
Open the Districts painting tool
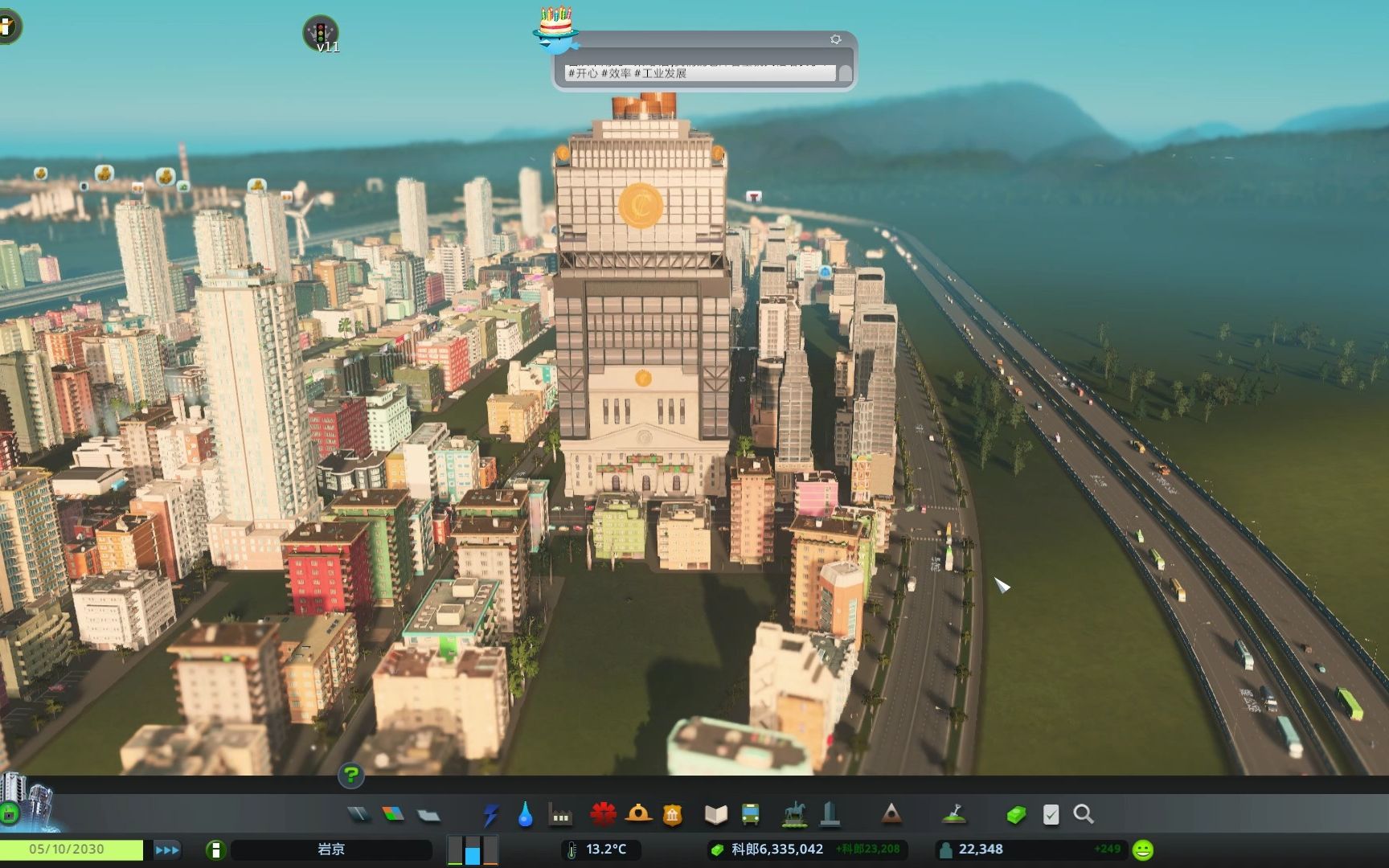coord(428,815)
